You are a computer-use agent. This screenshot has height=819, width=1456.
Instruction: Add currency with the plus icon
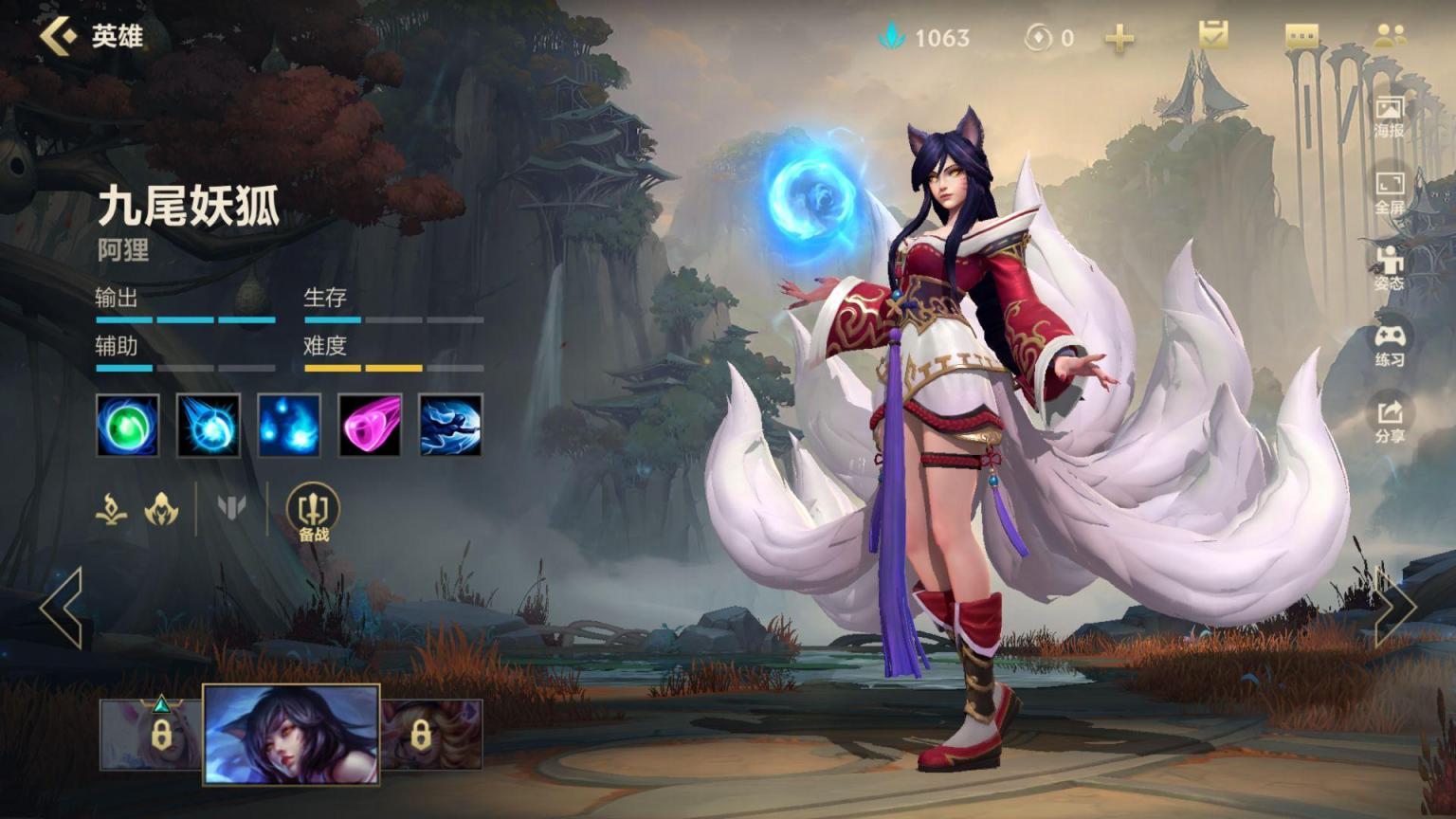pyautogui.click(x=1119, y=38)
